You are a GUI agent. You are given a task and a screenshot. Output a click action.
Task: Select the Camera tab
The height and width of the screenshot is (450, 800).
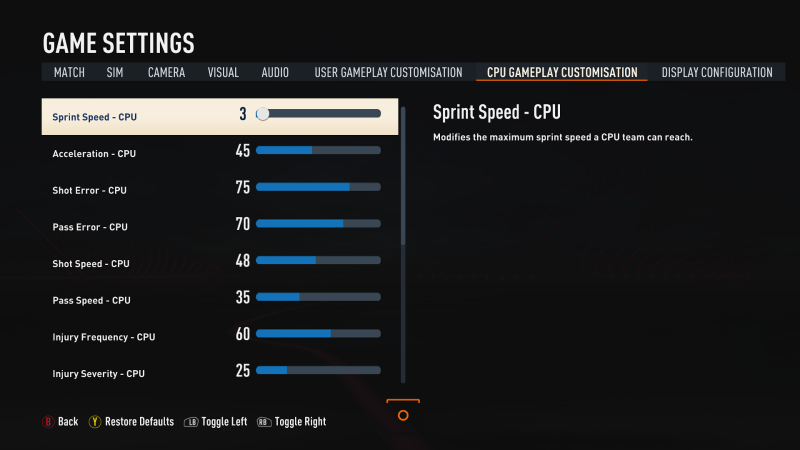coord(166,73)
